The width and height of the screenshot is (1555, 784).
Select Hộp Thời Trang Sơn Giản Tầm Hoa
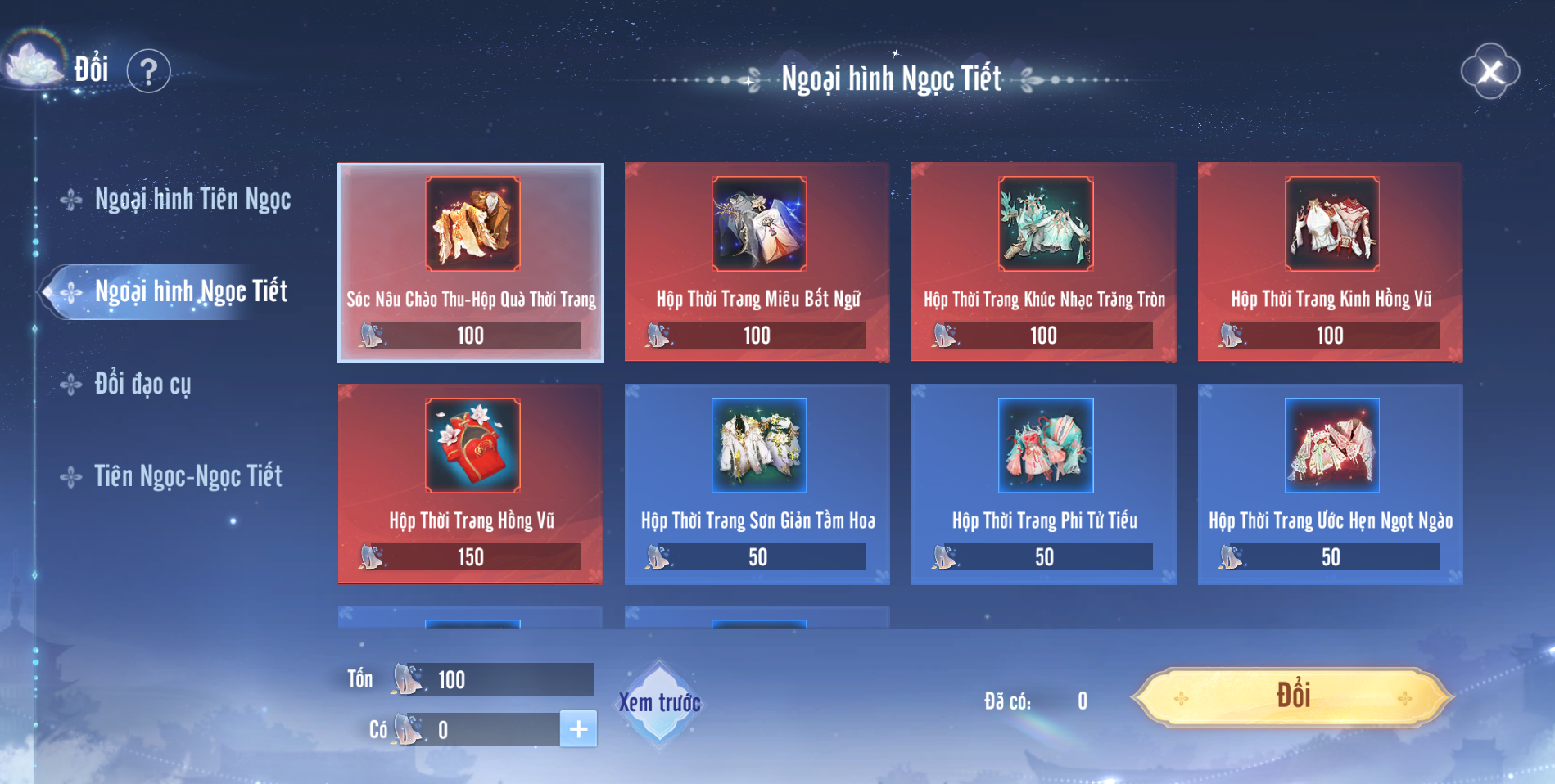pyautogui.click(x=757, y=484)
